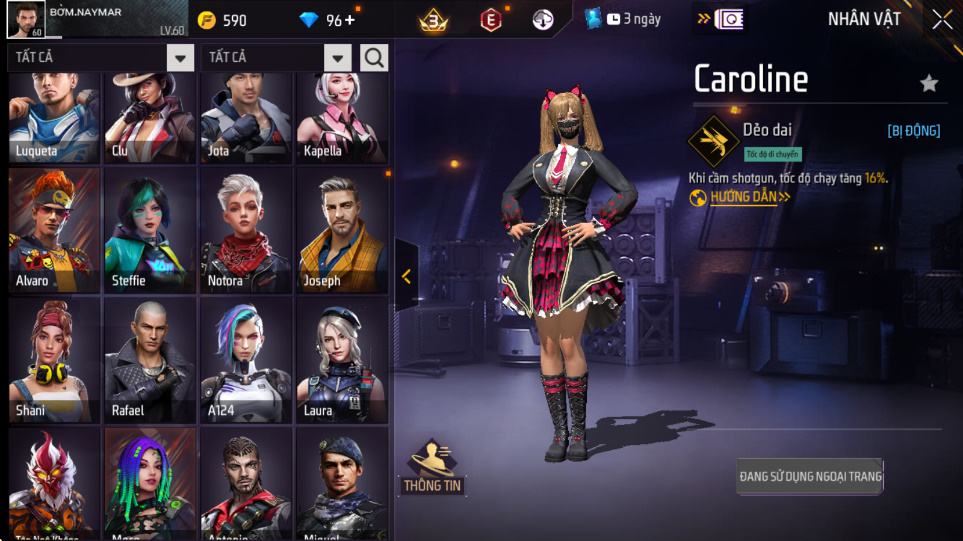Choose Shani from the roster
Screen dimensions: 963x541
pyautogui.click(x=54, y=360)
